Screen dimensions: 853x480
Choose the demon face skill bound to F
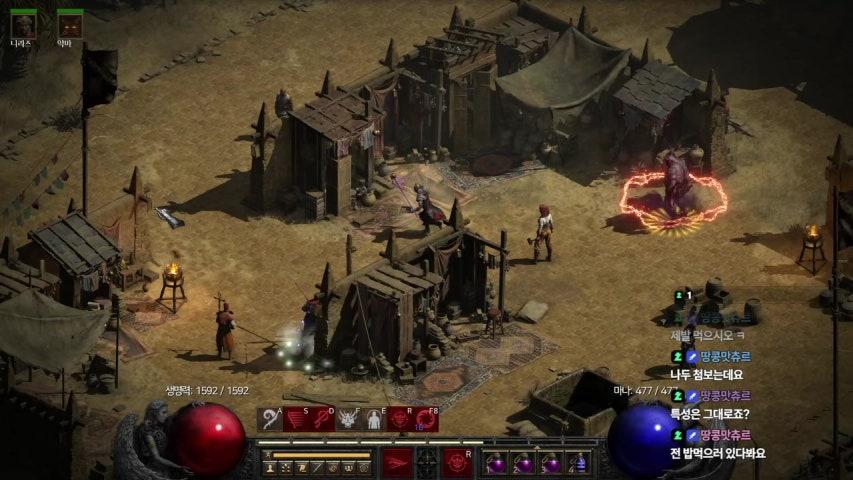point(348,419)
